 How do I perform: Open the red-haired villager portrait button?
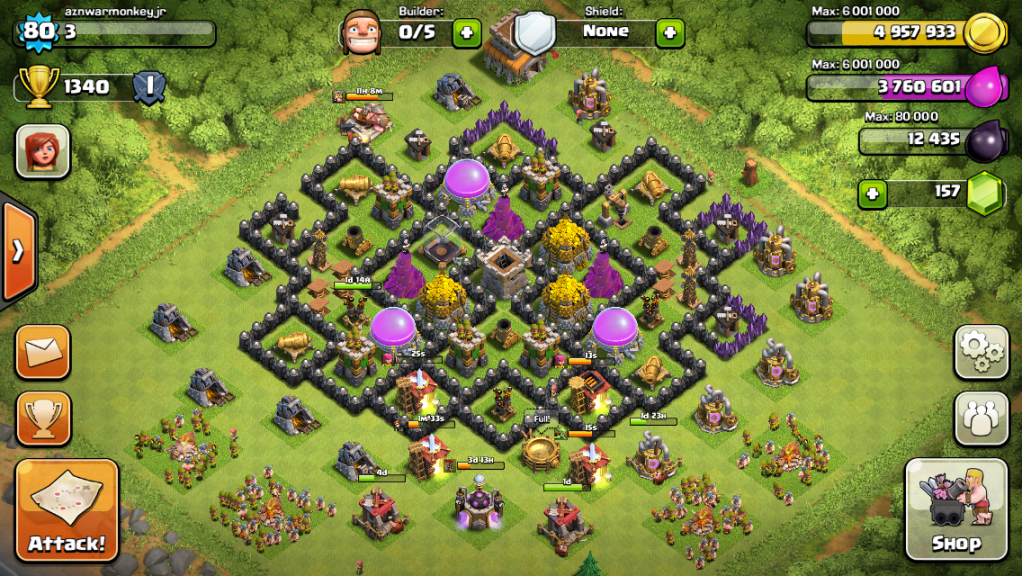click(x=43, y=151)
